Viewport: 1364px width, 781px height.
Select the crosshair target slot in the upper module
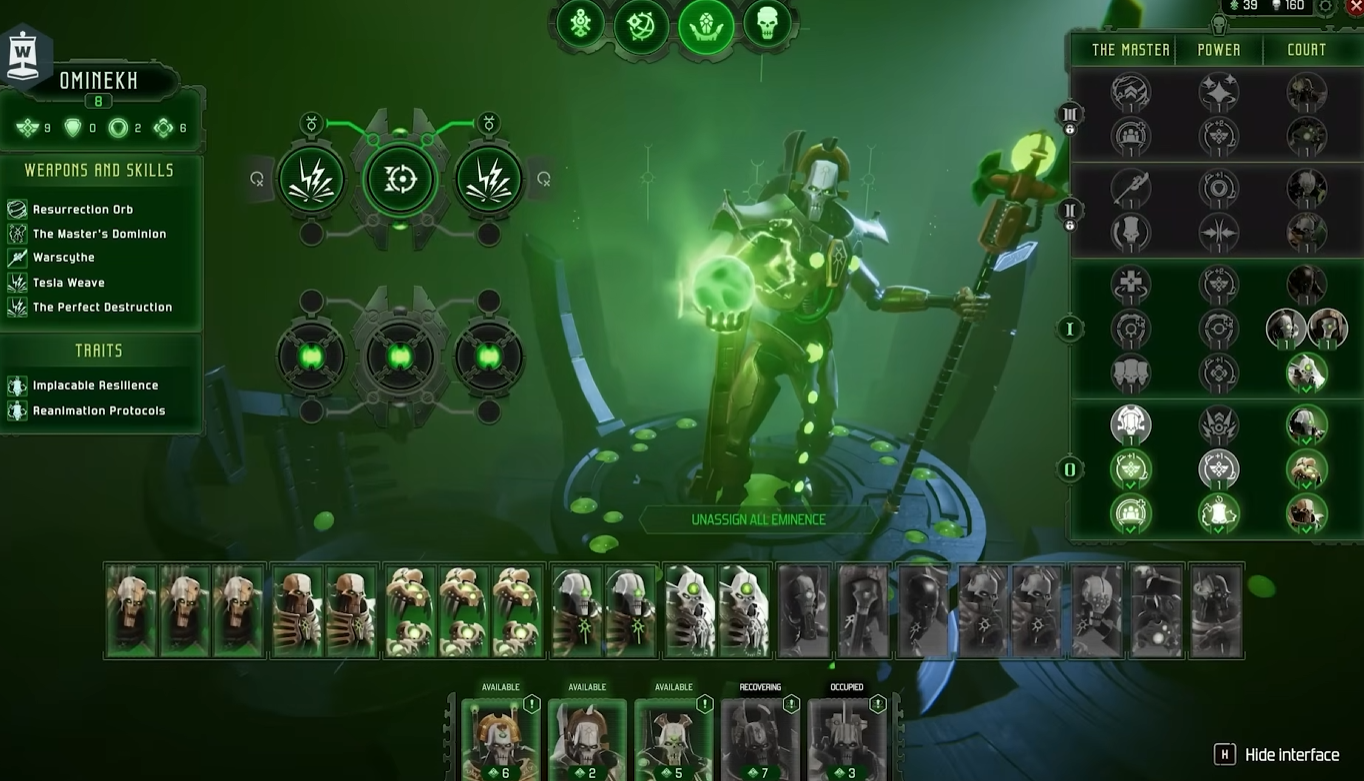pyautogui.click(x=400, y=180)
